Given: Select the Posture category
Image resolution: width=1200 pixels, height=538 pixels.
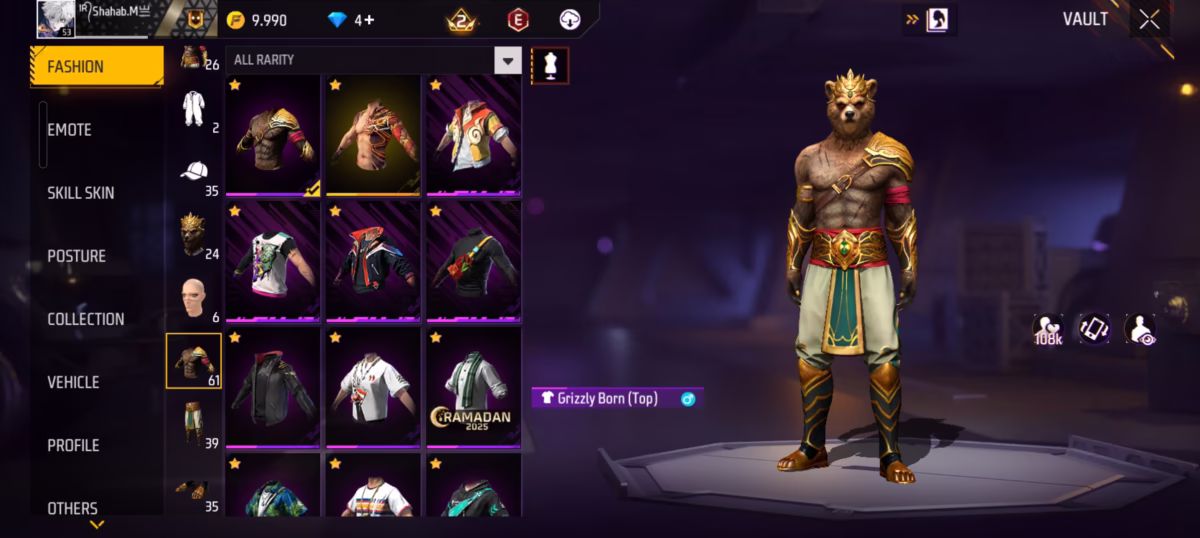Looking at the screenshot, I should [x=77, y=256].
